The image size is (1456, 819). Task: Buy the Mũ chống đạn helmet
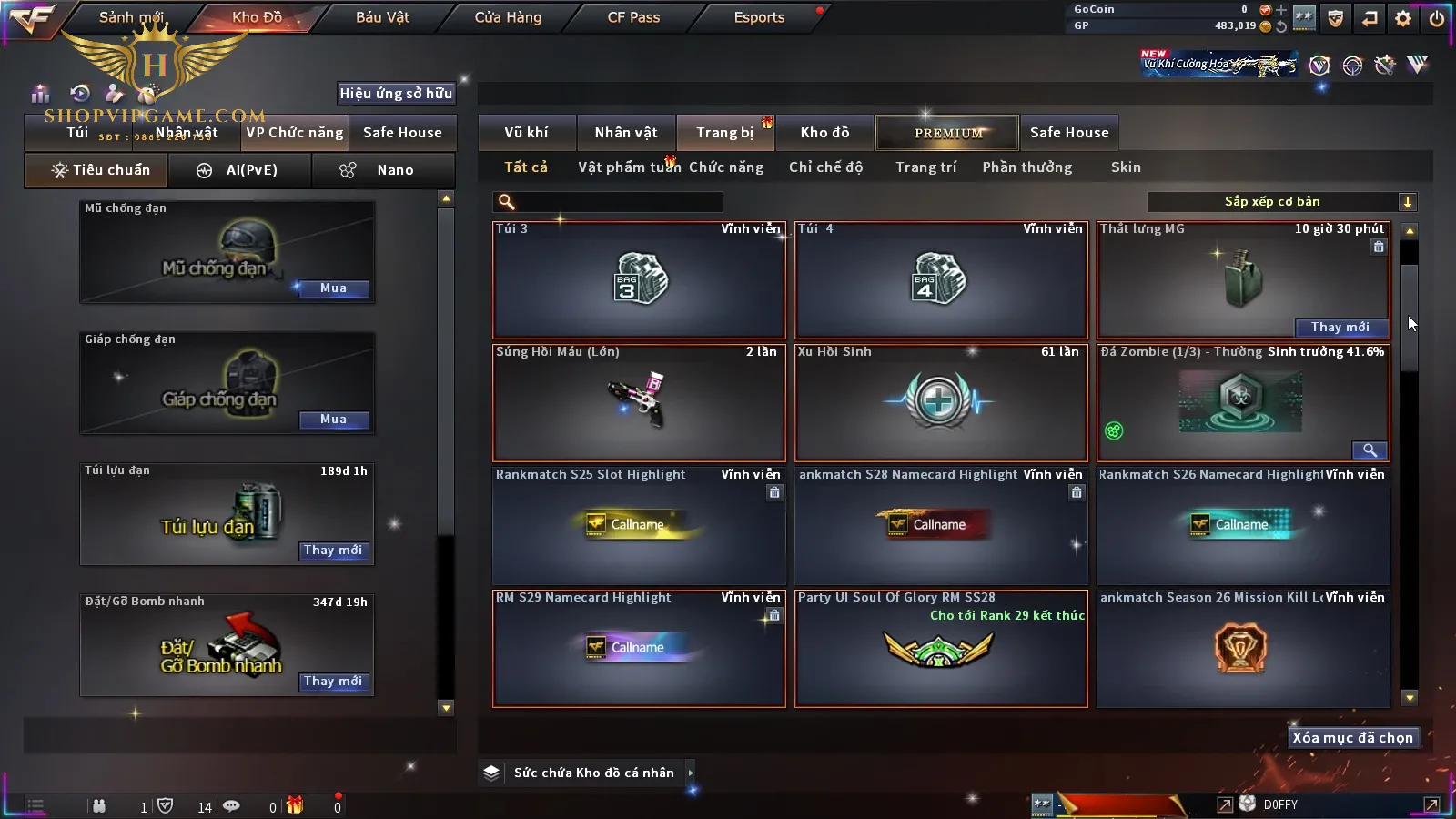tap(333, 288)
